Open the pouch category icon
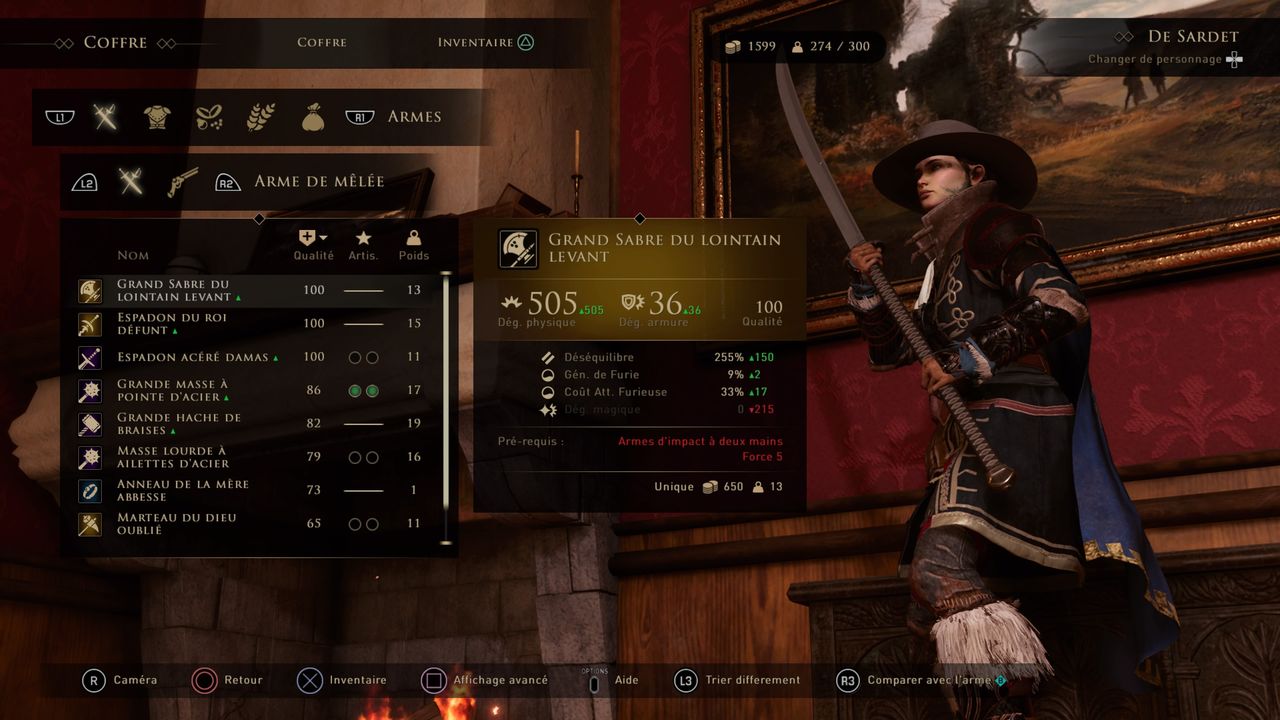Screen dimensions: 1280x720 pos(313,117)
